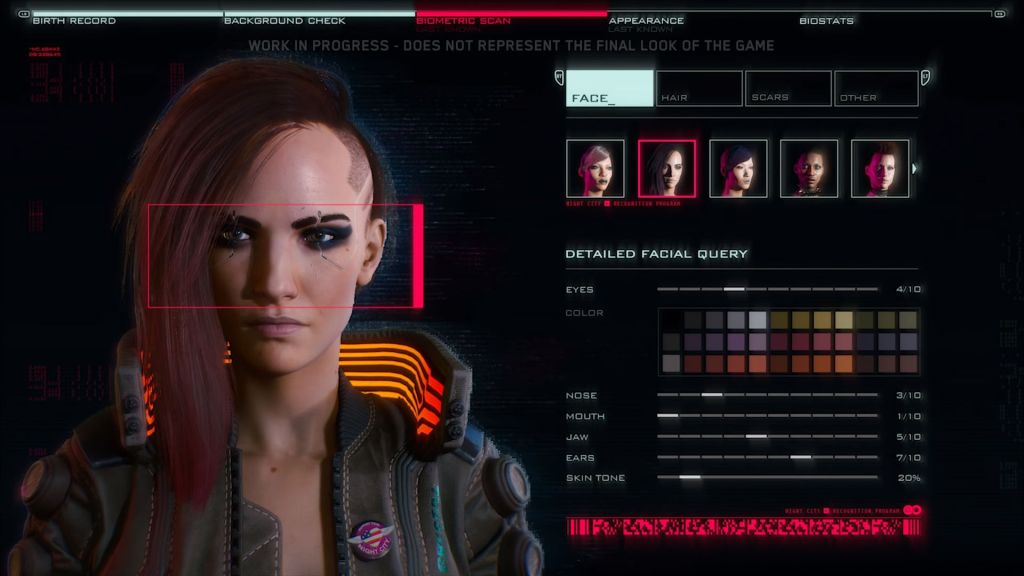Image resolution: width=1024 pixels, height=576 pixels.
Task: Show more face presets with the arrow
Action: click(915, 168)
